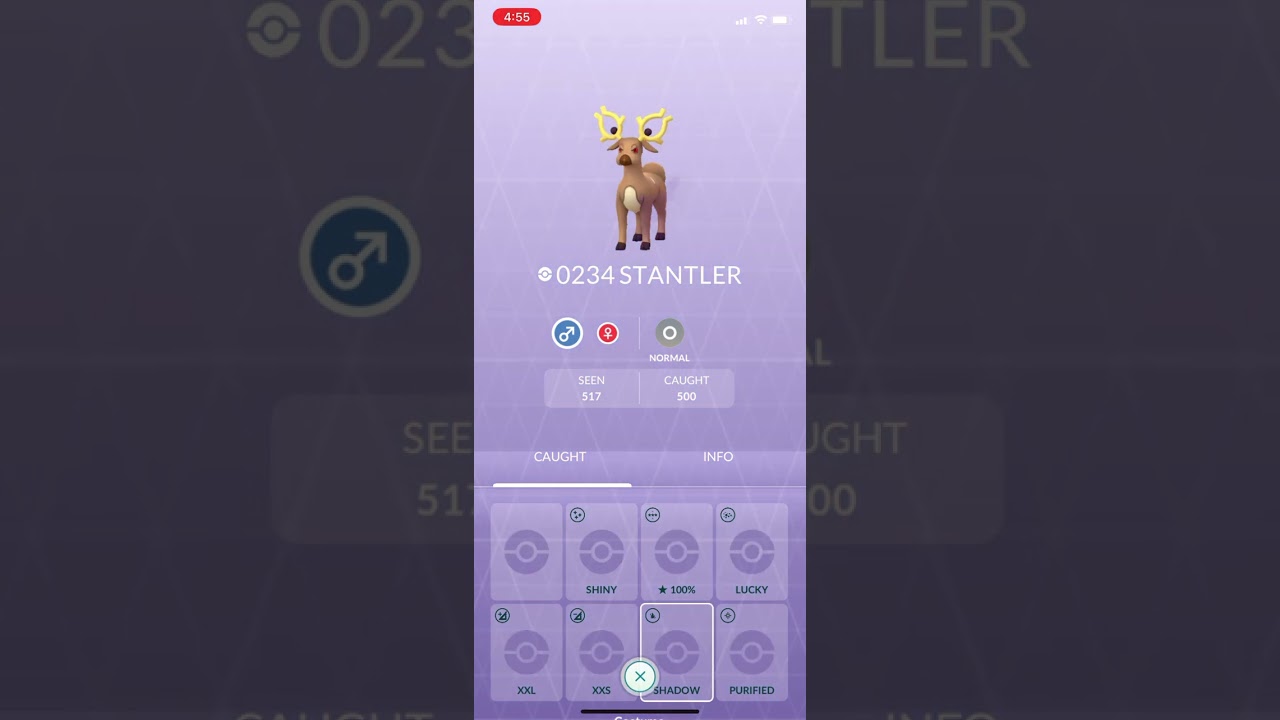Toggle the female gender selector

pos(608,333)
